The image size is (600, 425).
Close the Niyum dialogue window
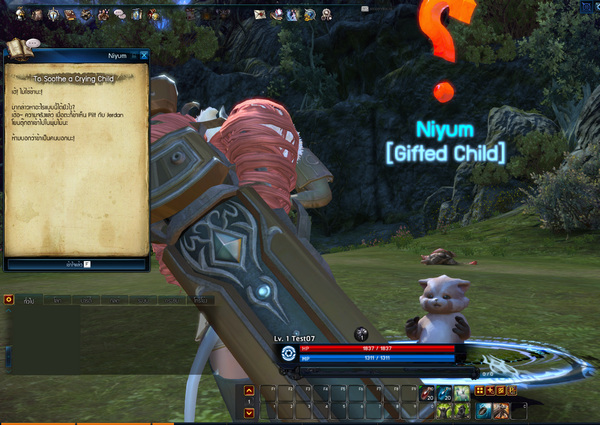pos(144,56)
